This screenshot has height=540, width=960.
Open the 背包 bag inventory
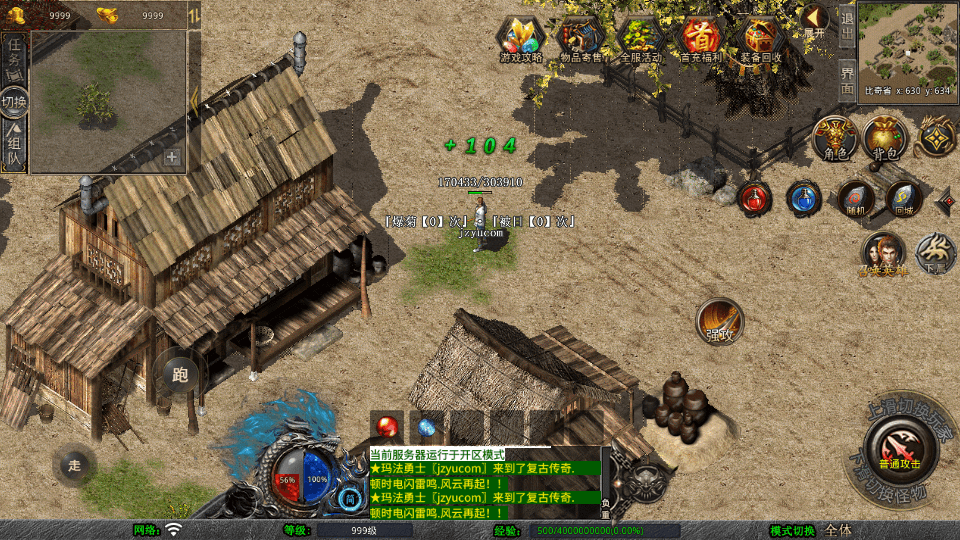[885, 139]
